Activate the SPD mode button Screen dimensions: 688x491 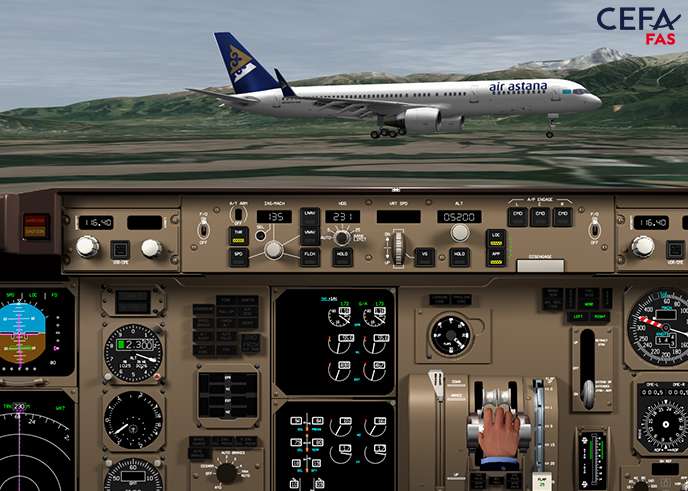[x=239, y=257]
